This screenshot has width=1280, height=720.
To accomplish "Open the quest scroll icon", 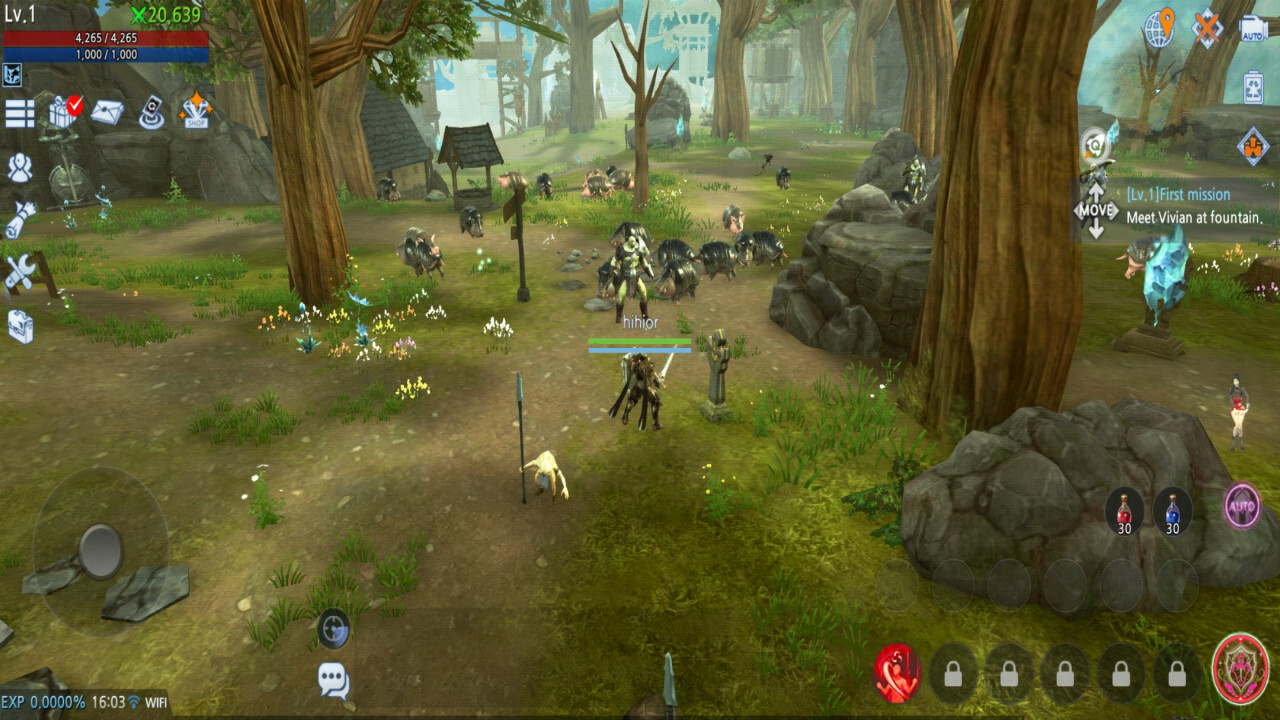I will (x=18, y=218).
